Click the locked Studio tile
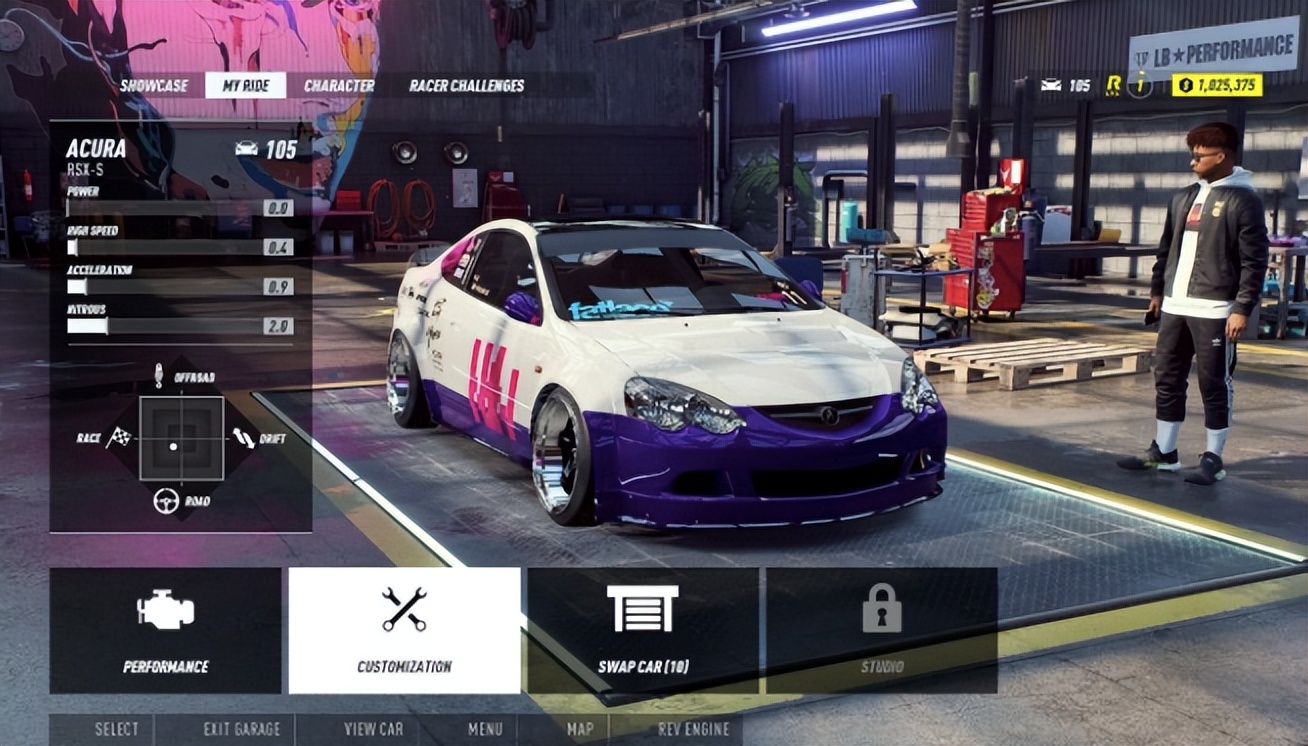Viewport: 1308px width, 746px height. [881, 631]
